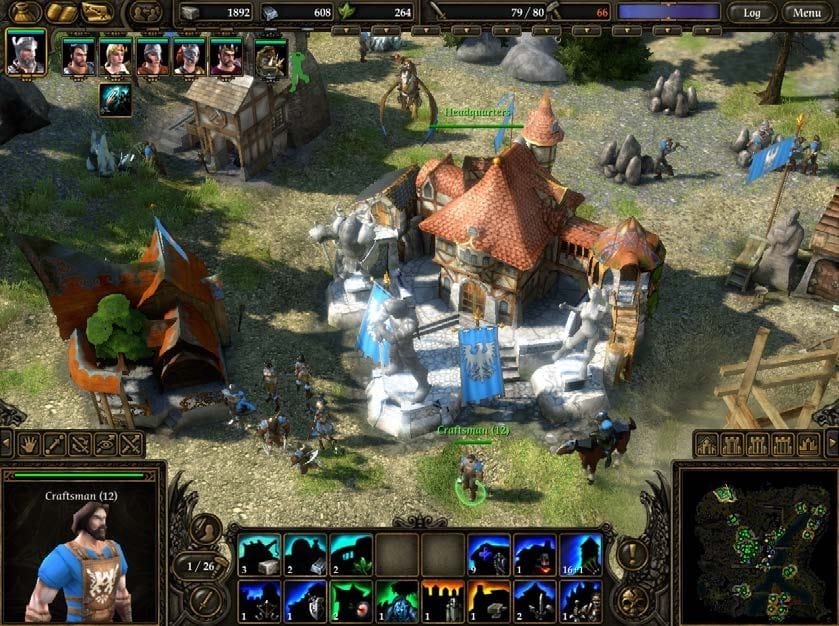The height and width of the screenshot is (626, 839).
Task: Build the anvil smithy building icon
Action: coord(489,600)
